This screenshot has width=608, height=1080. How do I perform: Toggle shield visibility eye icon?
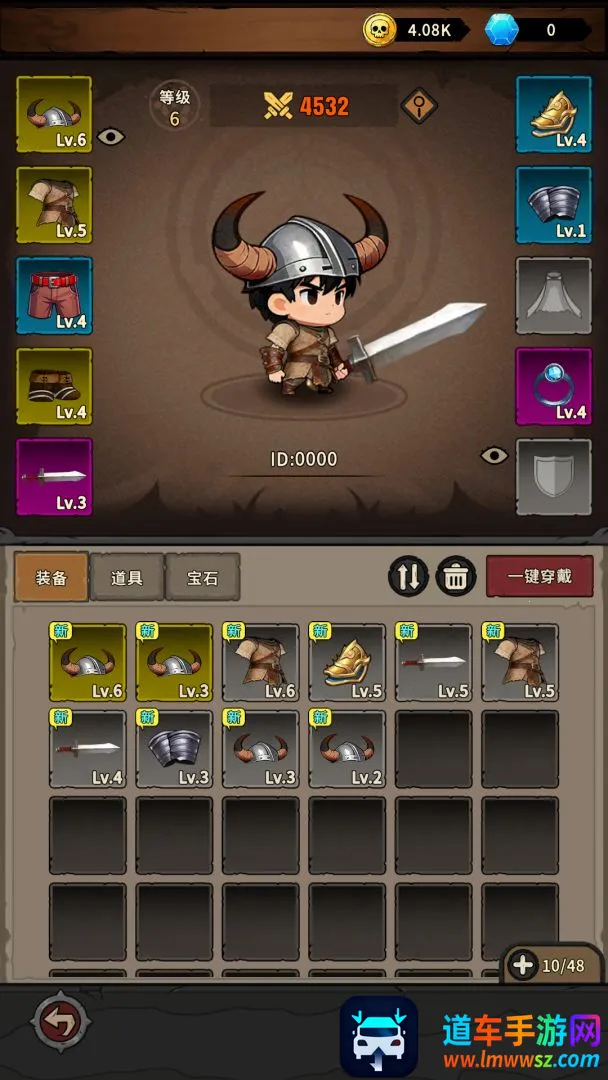click(494, 456)
